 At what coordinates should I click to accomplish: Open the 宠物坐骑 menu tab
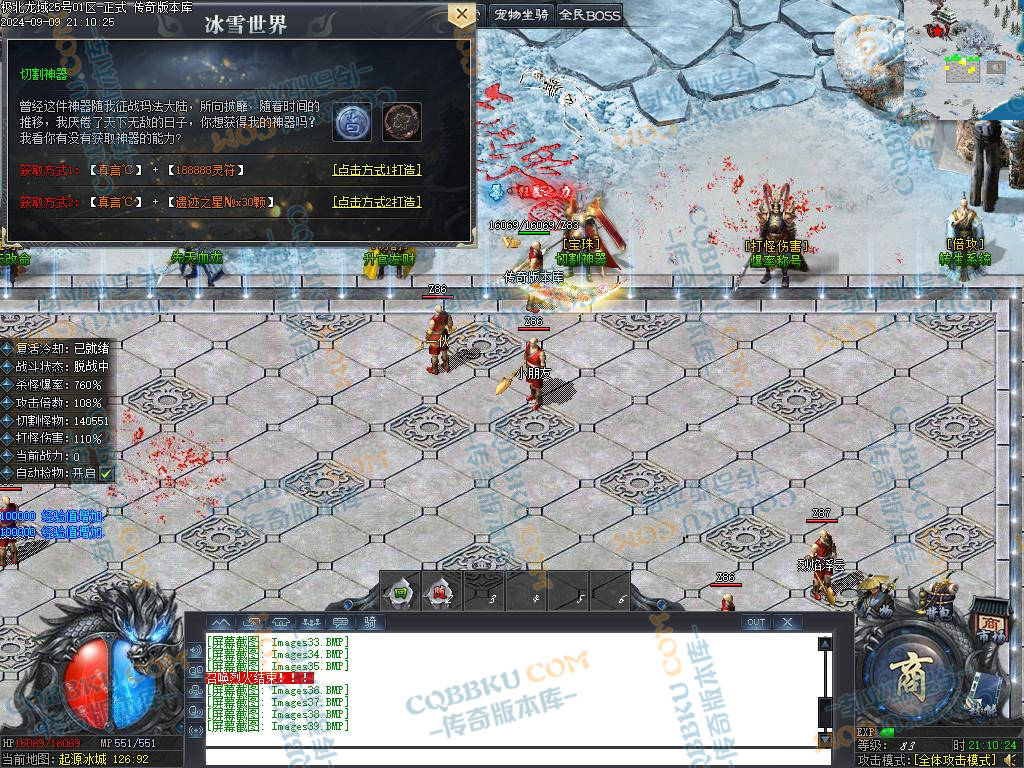[x=522, y=15]
